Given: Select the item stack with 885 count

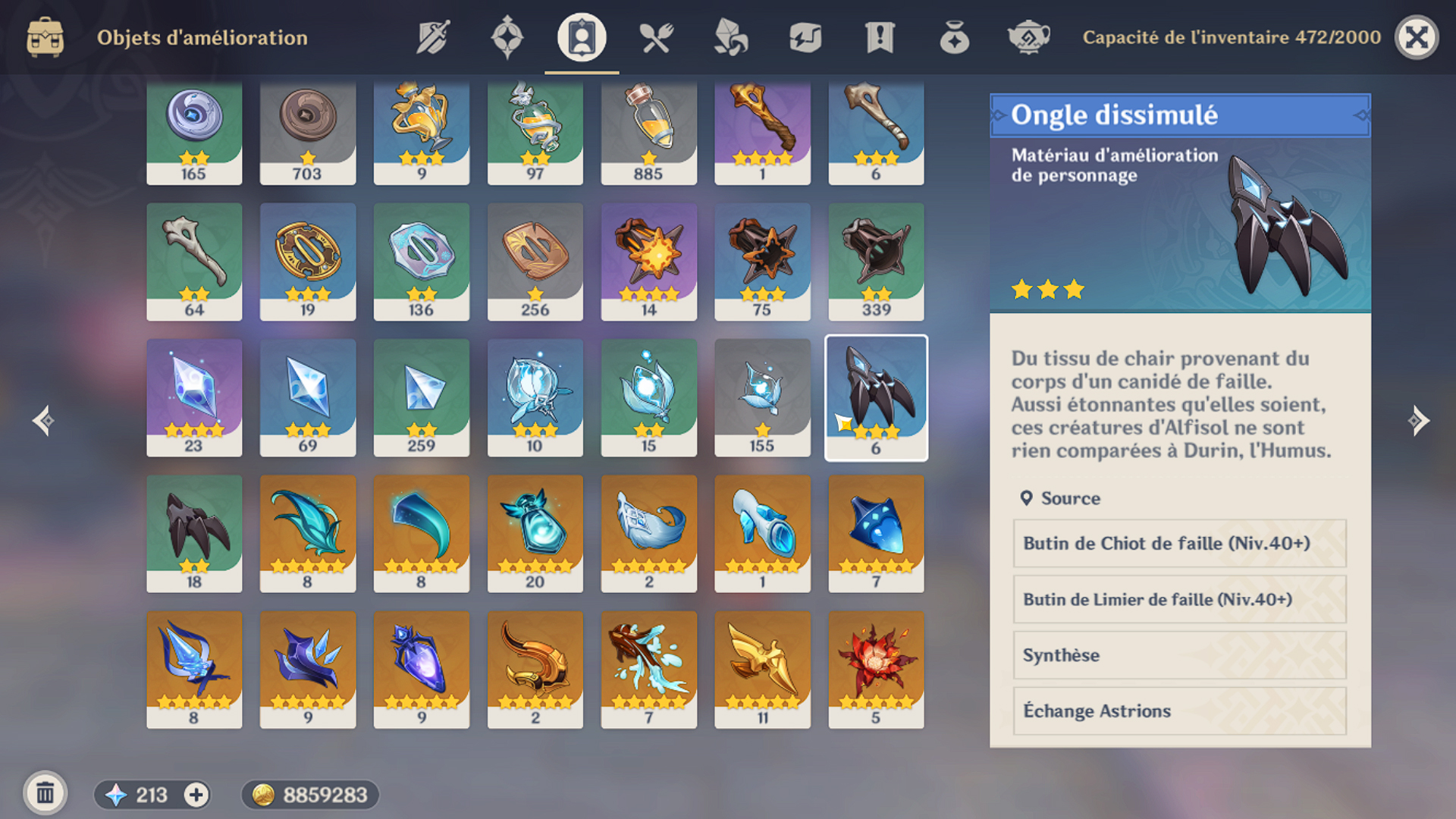Looking at the screenshot, I should coord(648,133).
